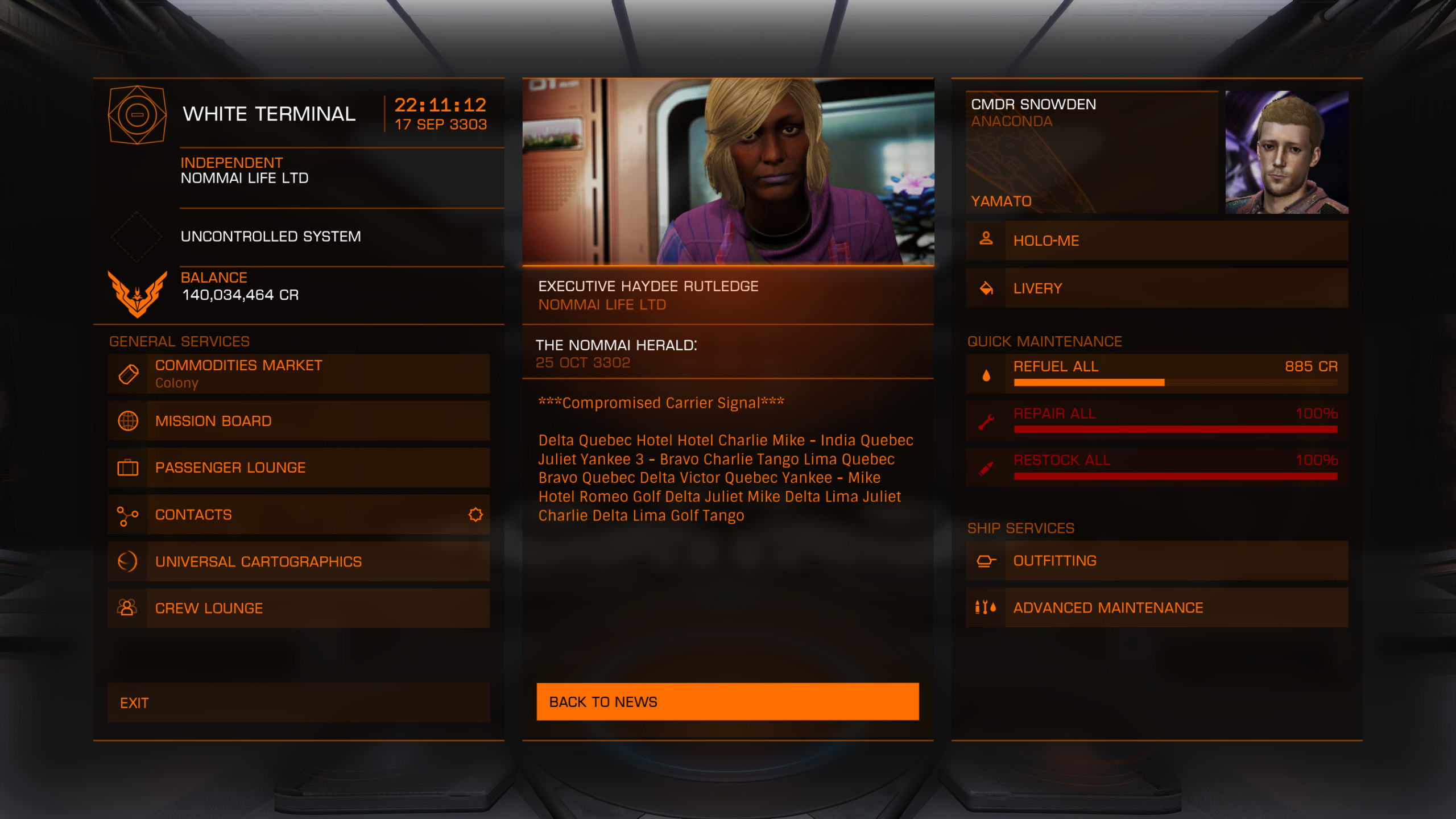Image resolution: width=1456 pixels, height=819 pixels.
Task: Open ship Outfitting
Action: [1157, 561]
